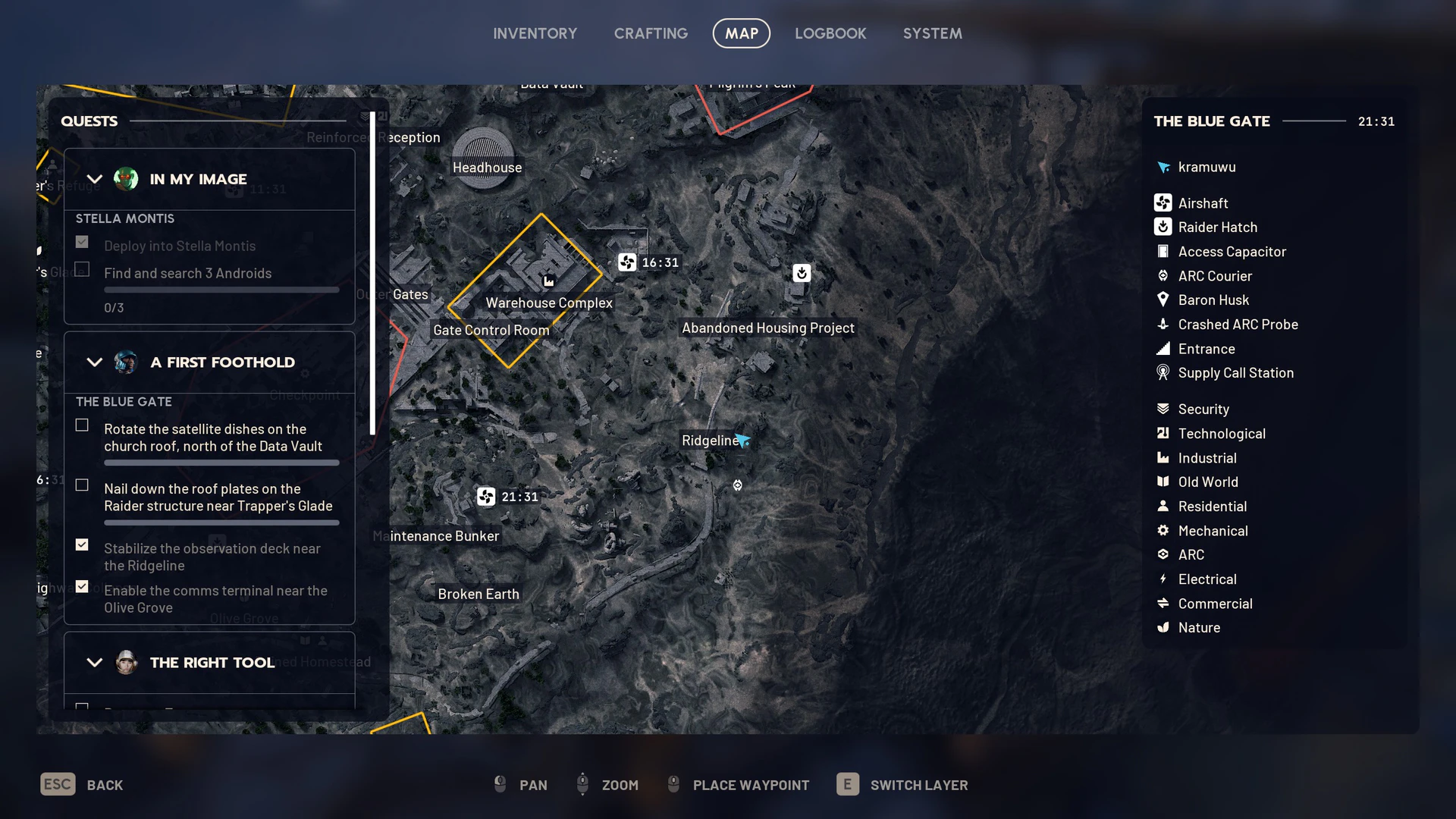Select the Airshaft marker timed 21:31
The width and height of the screenshot is (1456, 819).
point(486,497)
